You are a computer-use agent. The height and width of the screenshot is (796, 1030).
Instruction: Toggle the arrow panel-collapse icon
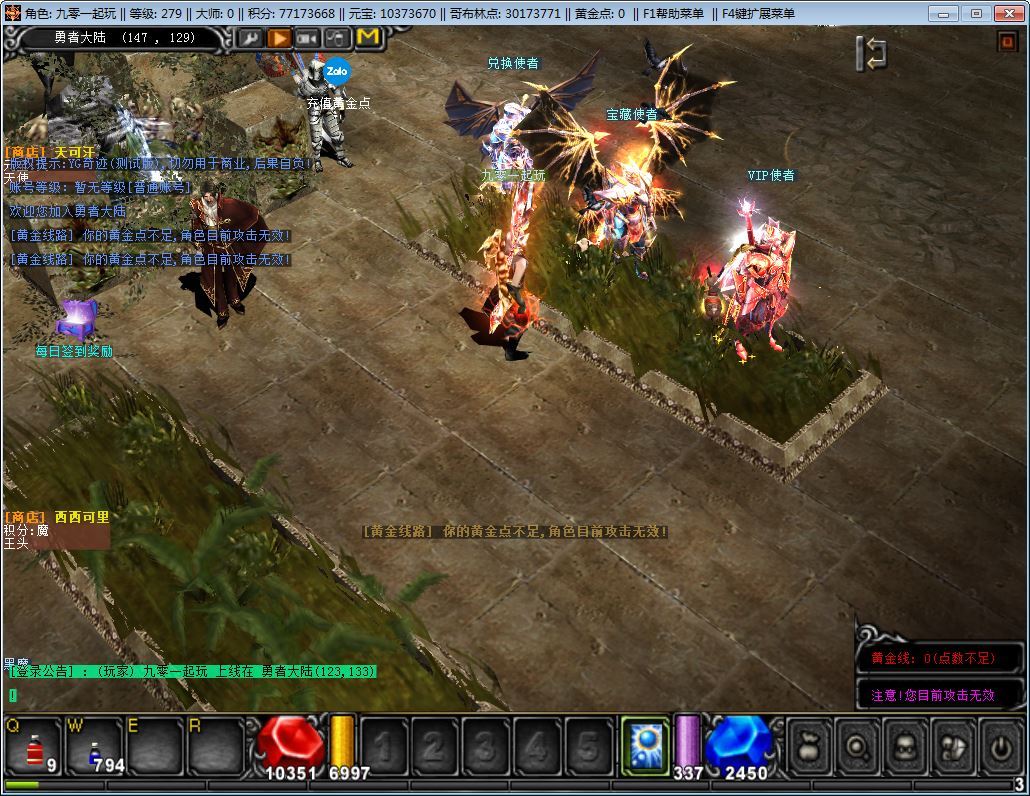coord(872,53)
